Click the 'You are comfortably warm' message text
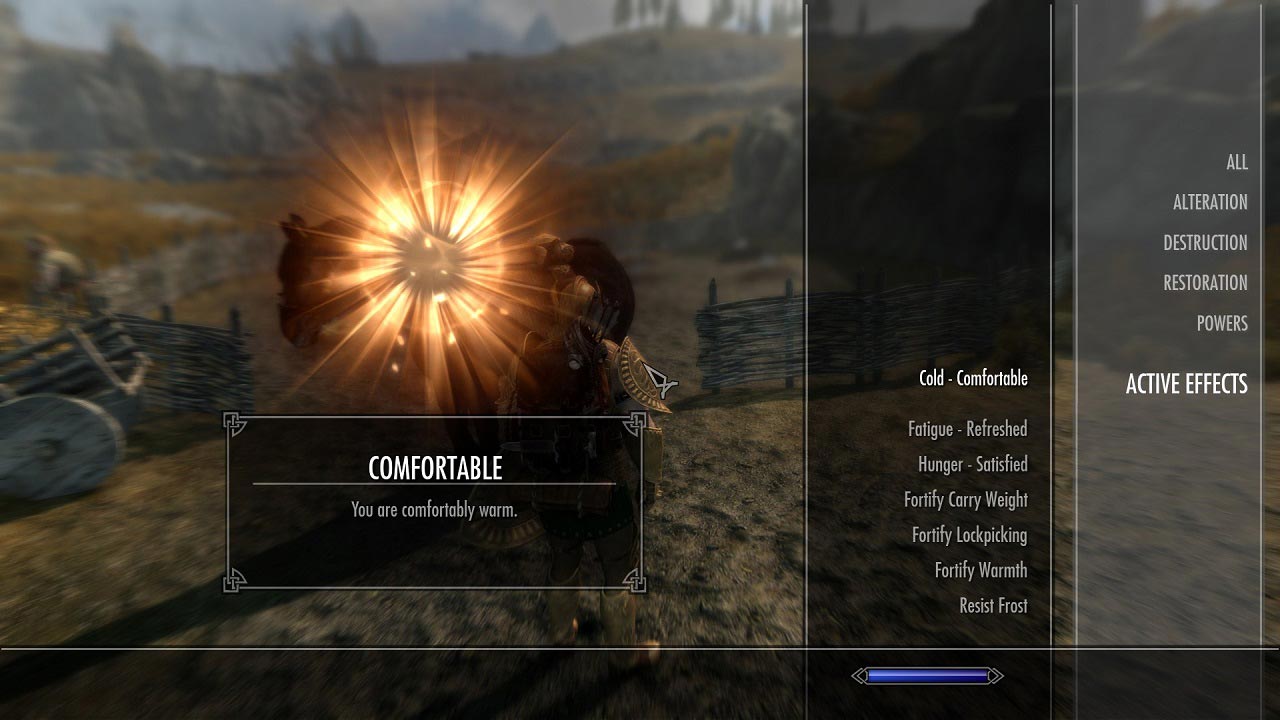Screen dimensions: 1280x720 coord(434,508)
